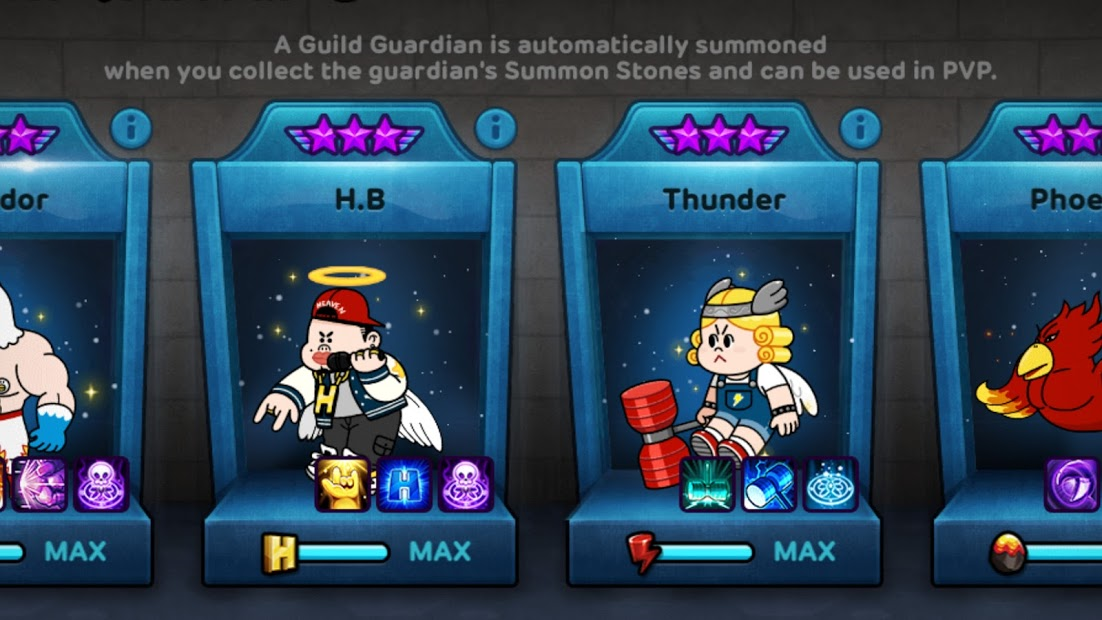The image size is (1102, 620).
Task: Open info for the leftmost guardian
Action: (x=131, y=129)
